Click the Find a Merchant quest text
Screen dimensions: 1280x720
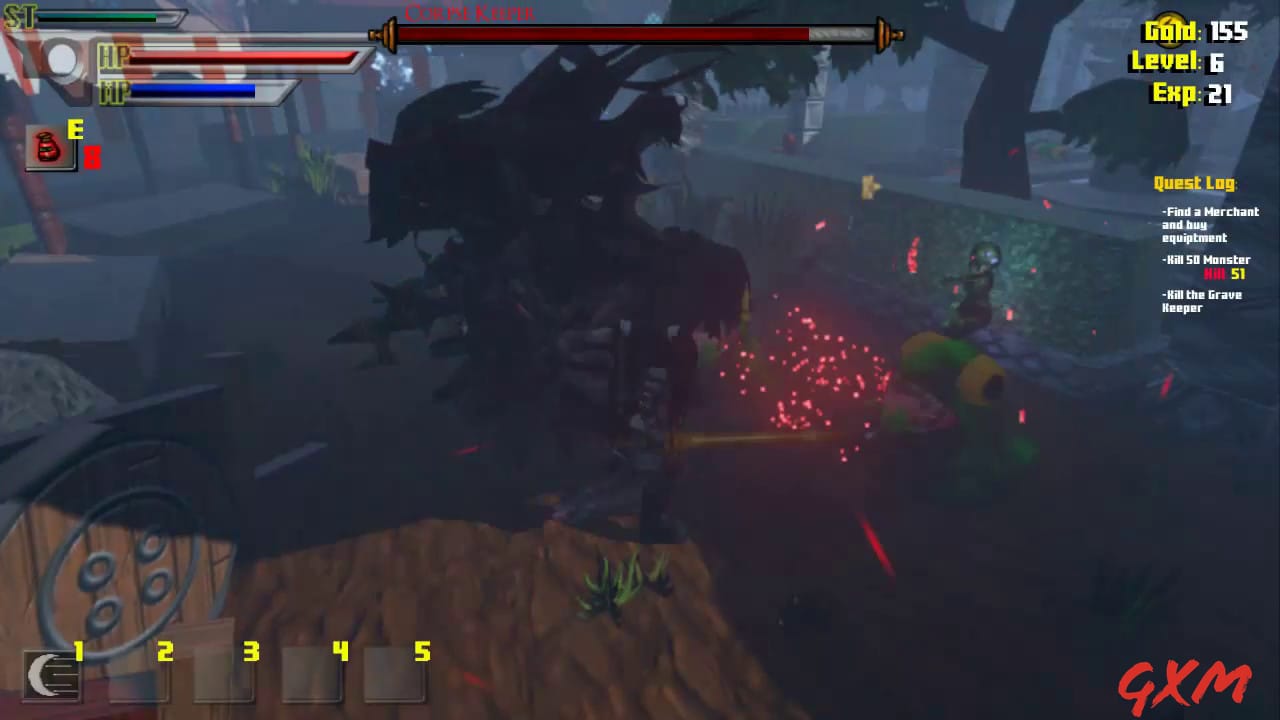click(x=1209, y=224)
